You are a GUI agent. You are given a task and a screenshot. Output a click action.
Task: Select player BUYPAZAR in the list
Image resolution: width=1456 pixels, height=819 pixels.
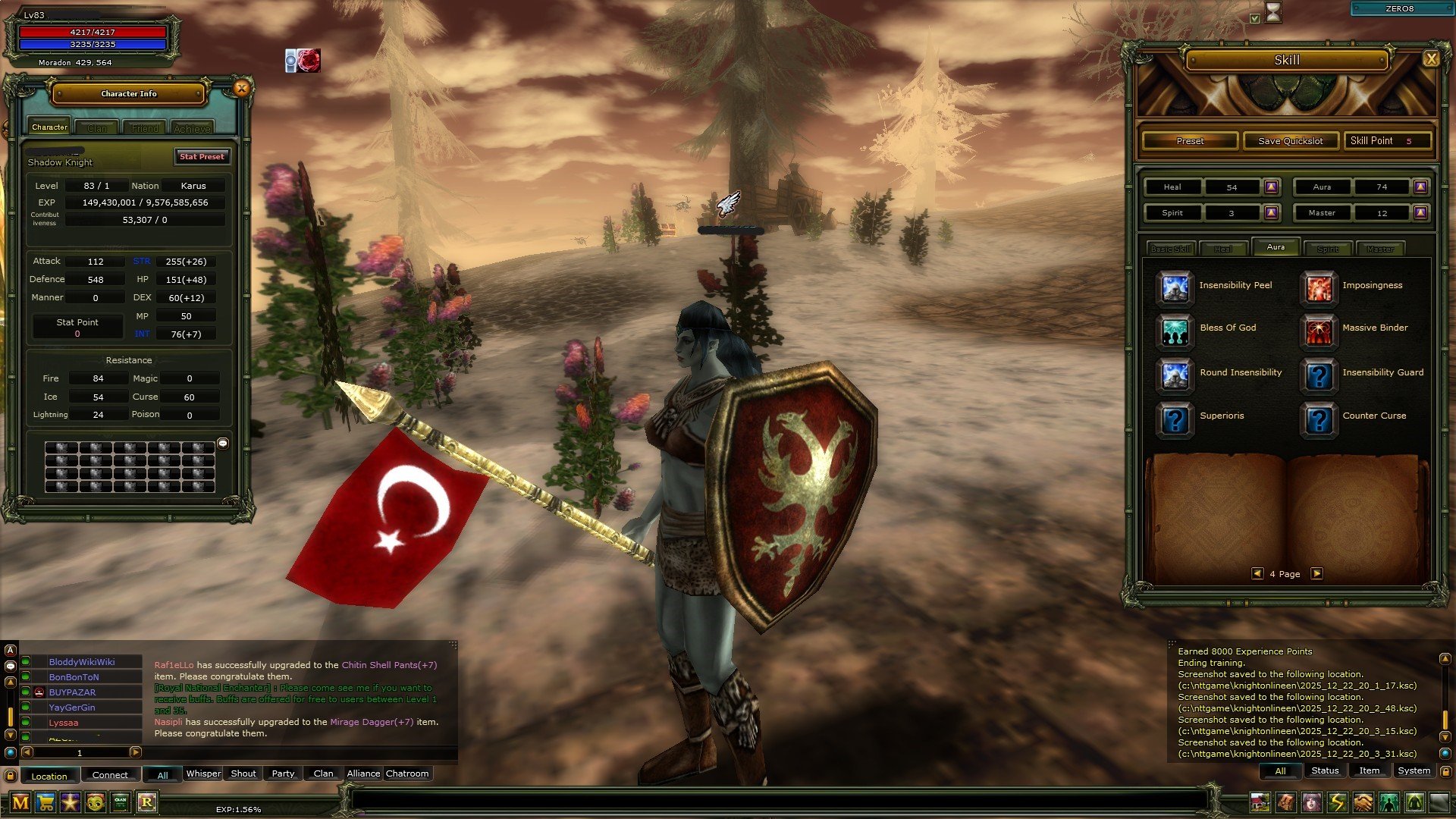tap(72, 692)
